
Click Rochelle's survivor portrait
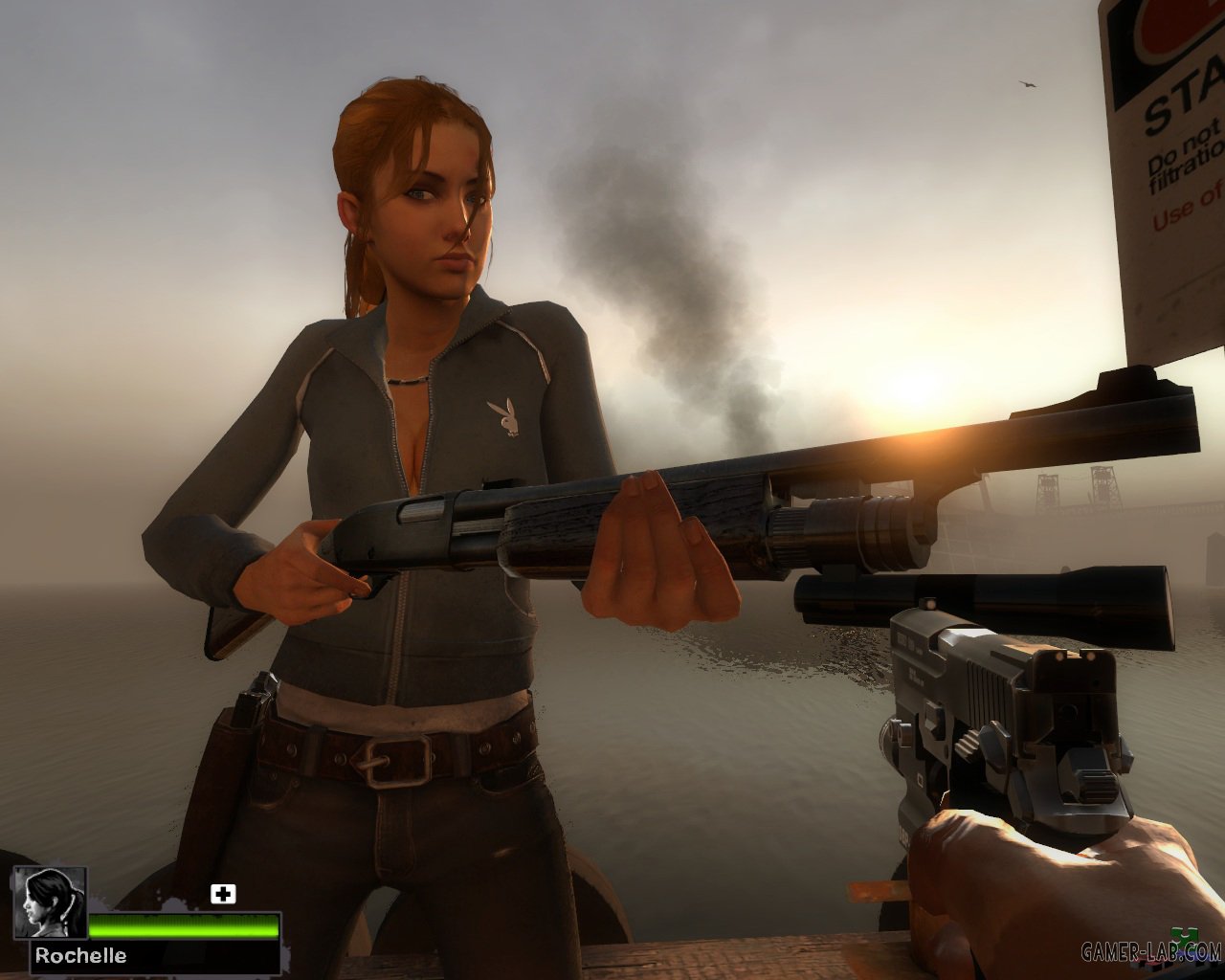[50, 902]
